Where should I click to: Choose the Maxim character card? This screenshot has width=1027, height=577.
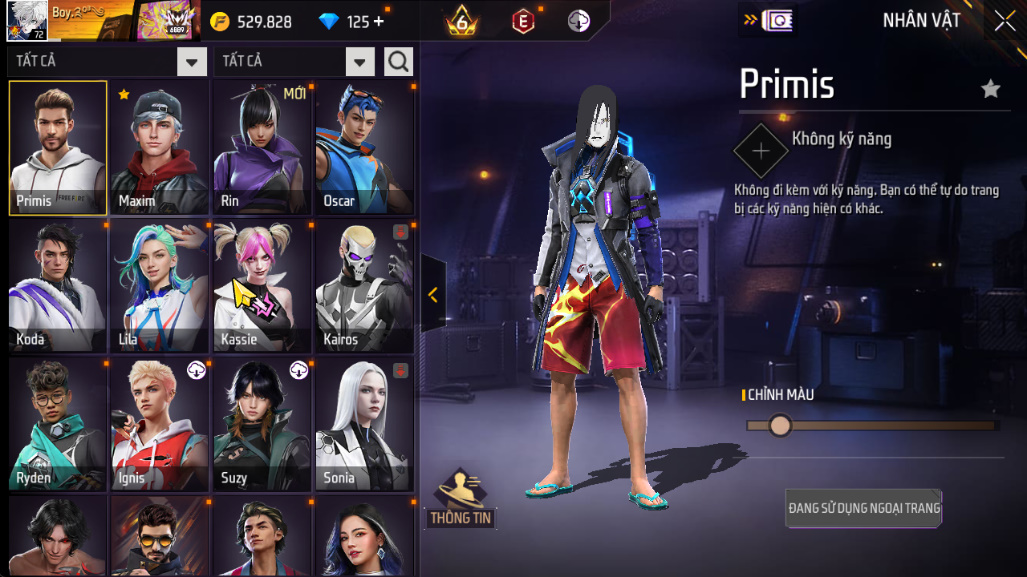(160, 148)
